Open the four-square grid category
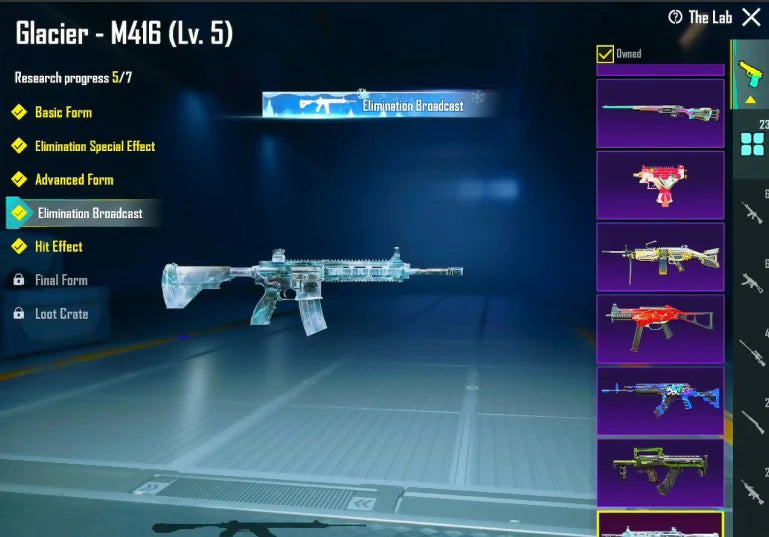Screen dimensions: 769x537 [752, 145]
